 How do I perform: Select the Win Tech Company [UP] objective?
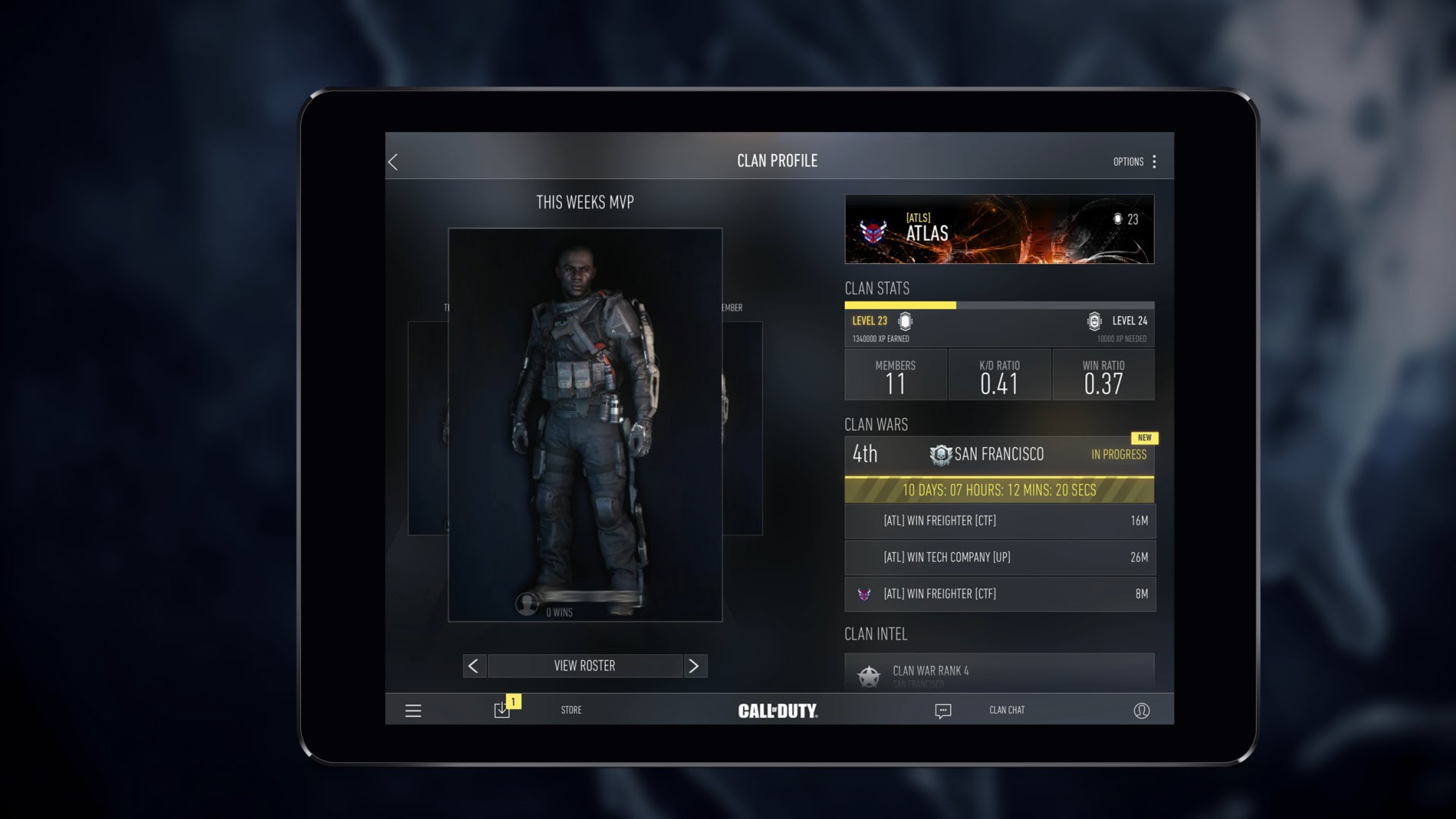pyautogui.click(x=999, y=557)
